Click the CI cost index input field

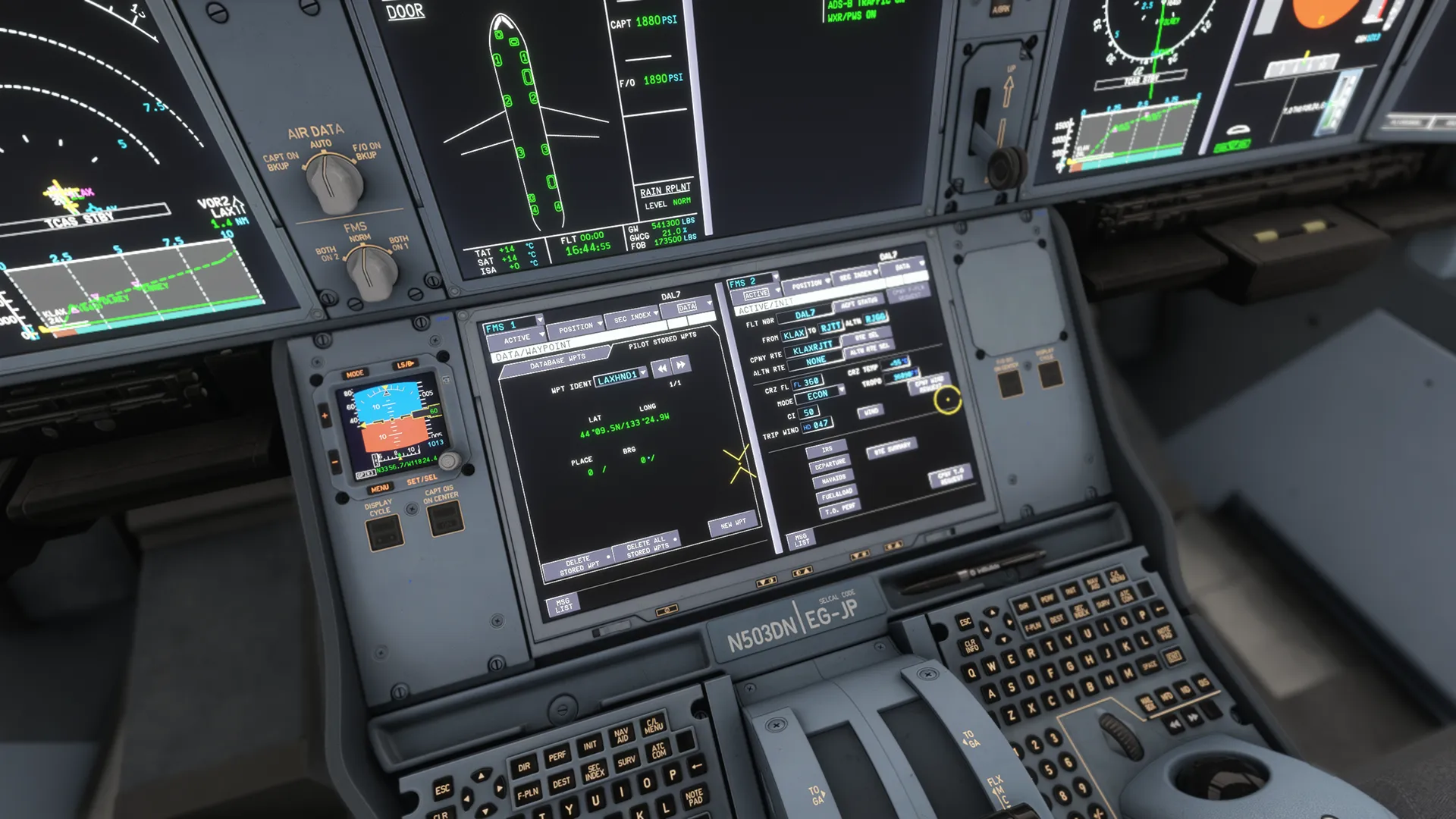809,412
